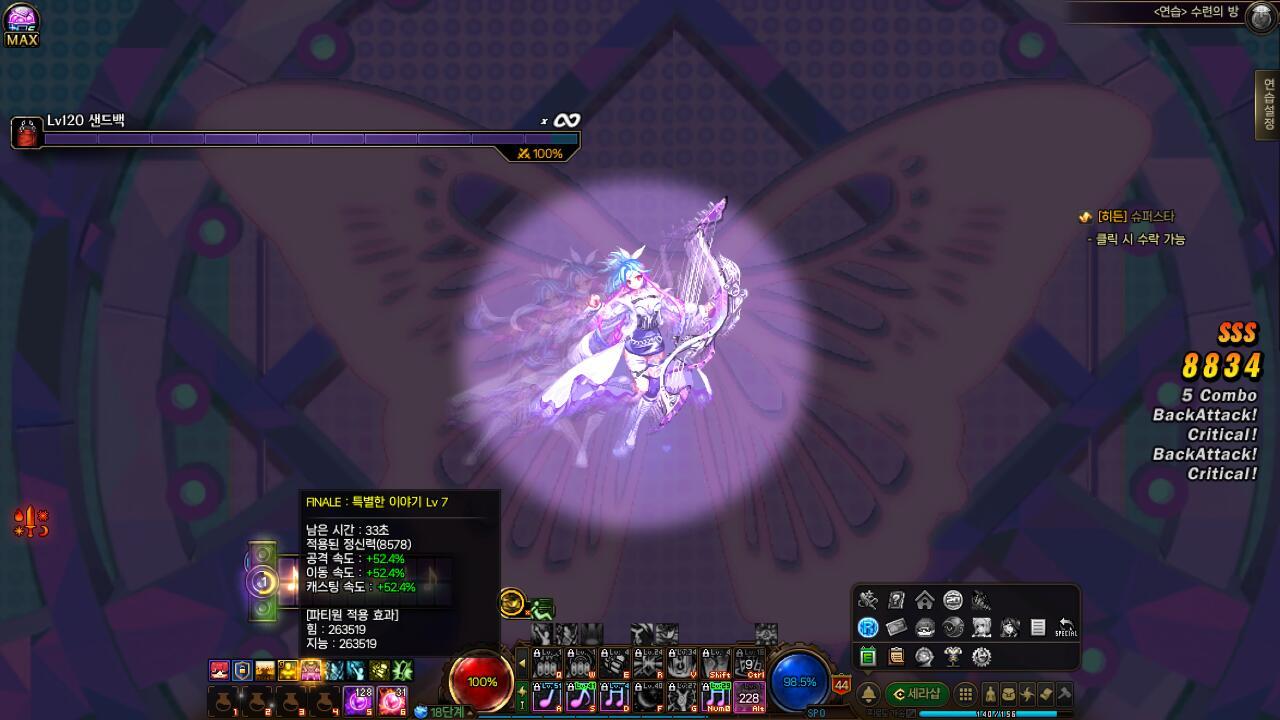Screen dimensions: 1280x720
Task: Open the inventory bag icon in bottom bar
Action: [1008, 693]
